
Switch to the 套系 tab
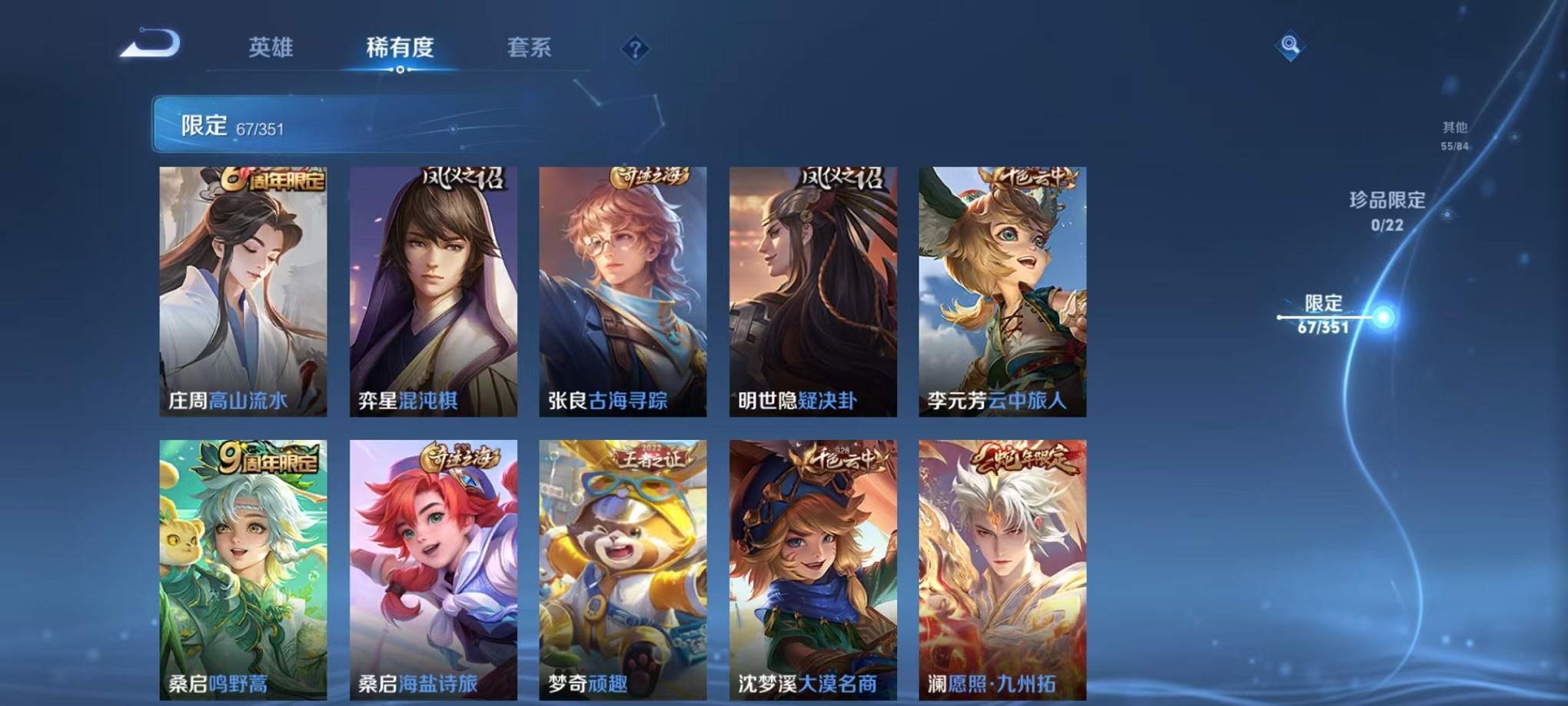tap(532, 46)
